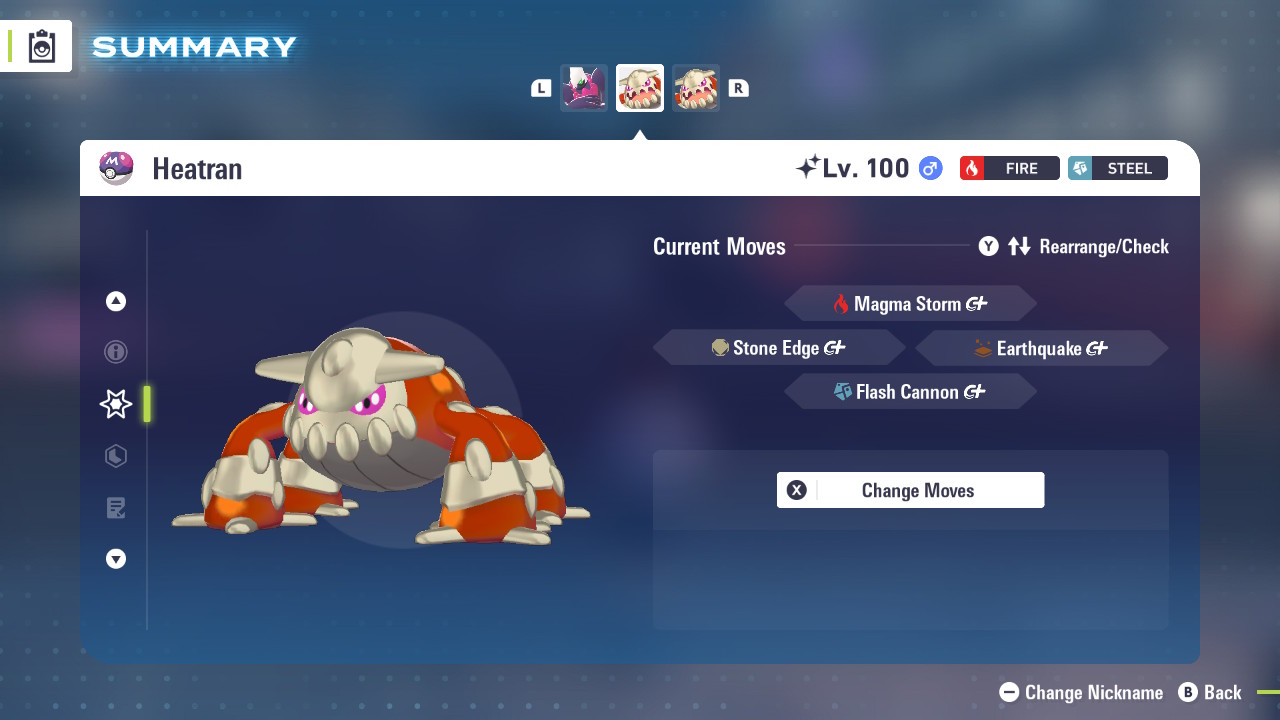Click the up arrow above the sidebar icons

click(x=115, y=300)
